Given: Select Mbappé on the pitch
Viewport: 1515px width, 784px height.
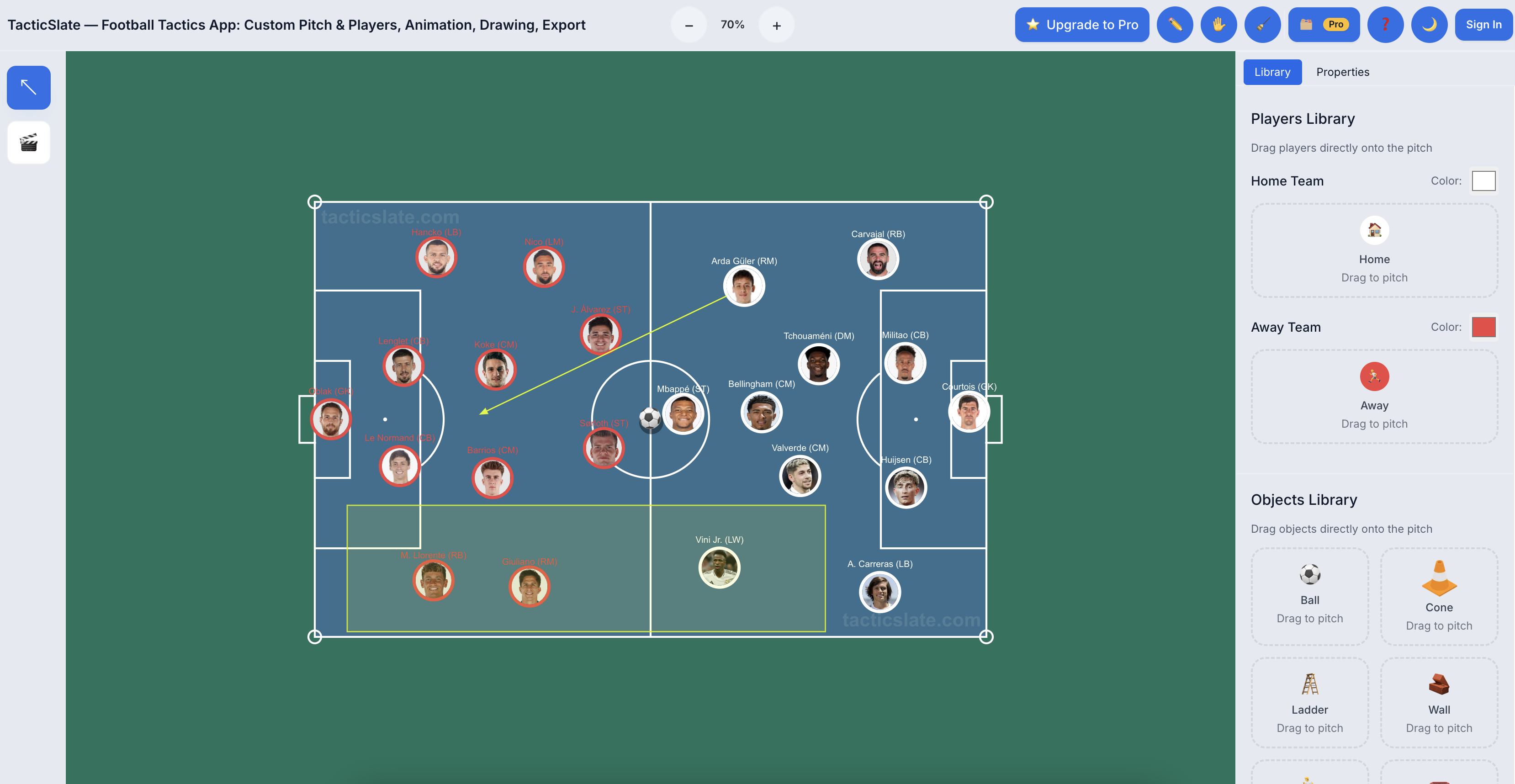Looking at the screenshot, I should pyautogui.click(x=683, y=413).
